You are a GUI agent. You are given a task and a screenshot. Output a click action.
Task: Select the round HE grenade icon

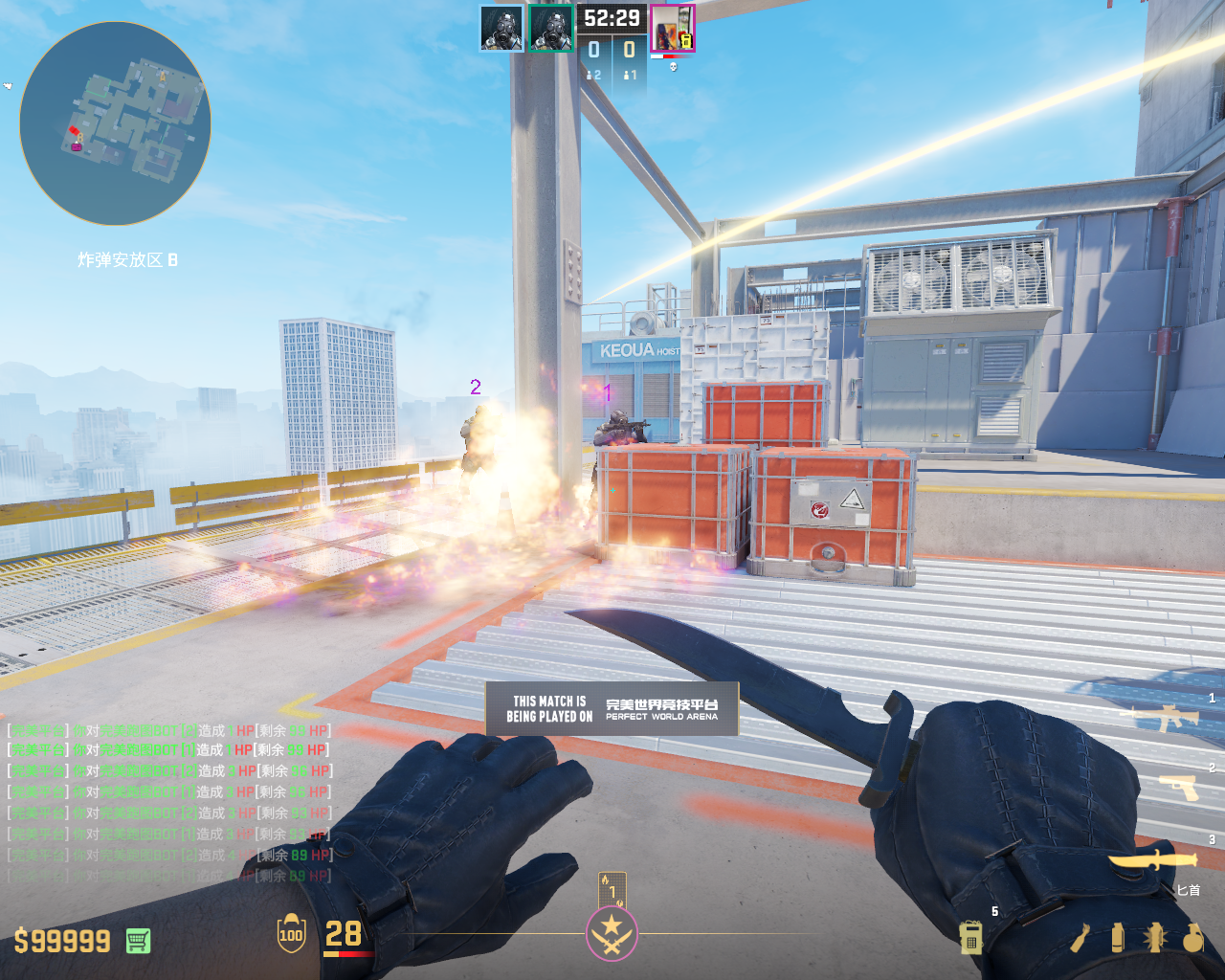pos(1192,938)
